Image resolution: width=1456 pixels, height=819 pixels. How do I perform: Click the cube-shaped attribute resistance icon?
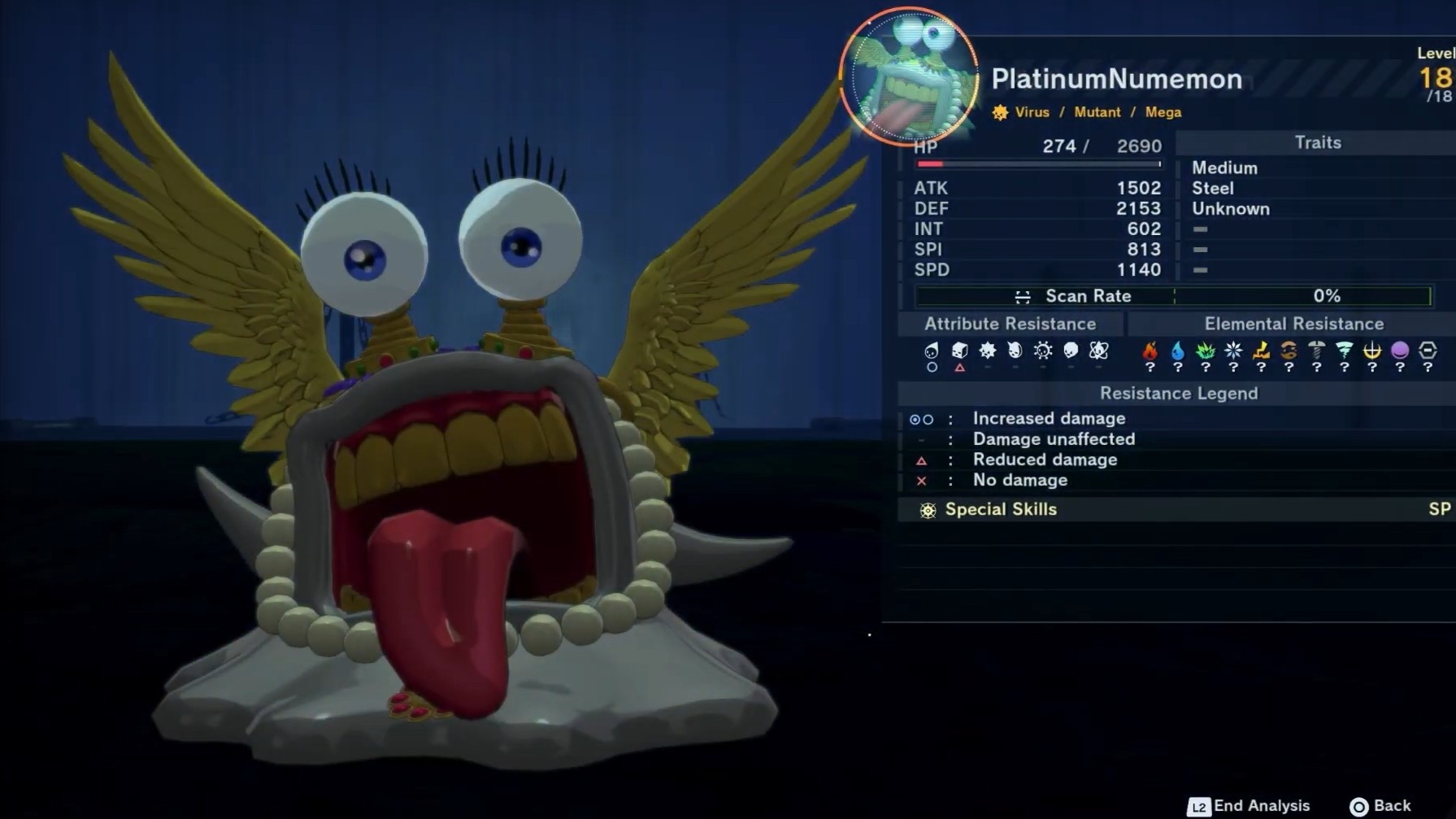[x=959, y=351]
